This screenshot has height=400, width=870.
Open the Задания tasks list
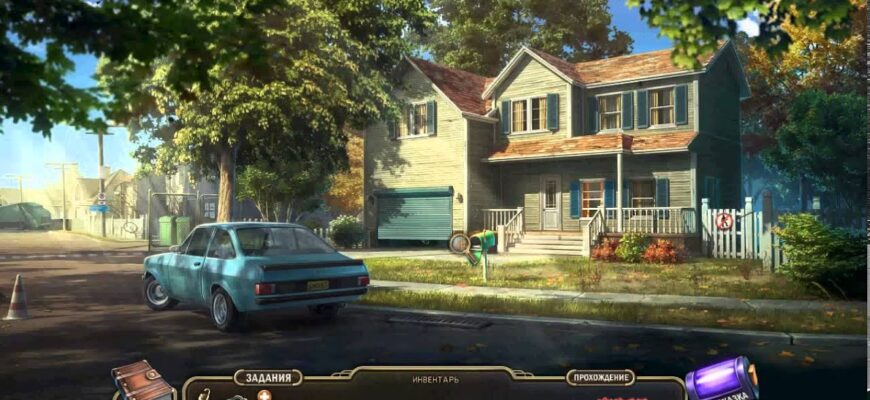268,378
